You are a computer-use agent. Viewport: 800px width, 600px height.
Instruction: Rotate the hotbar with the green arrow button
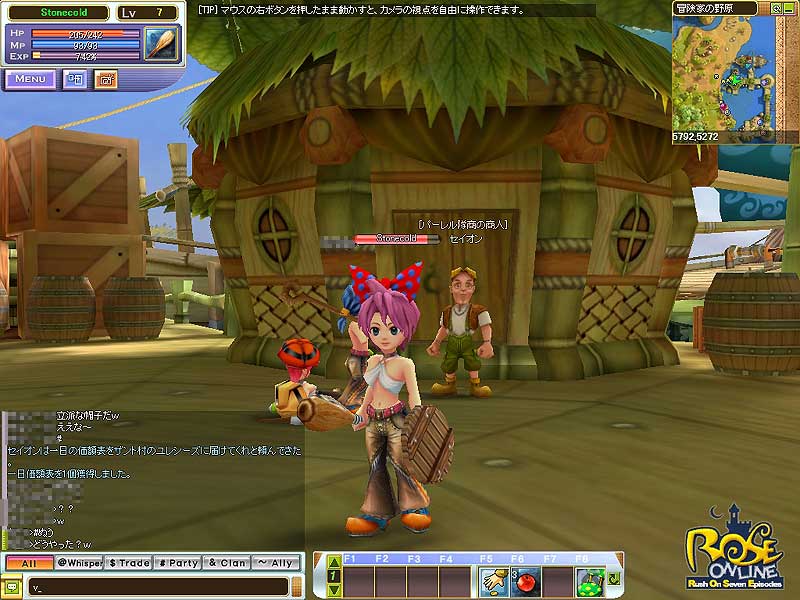point(612,579)
